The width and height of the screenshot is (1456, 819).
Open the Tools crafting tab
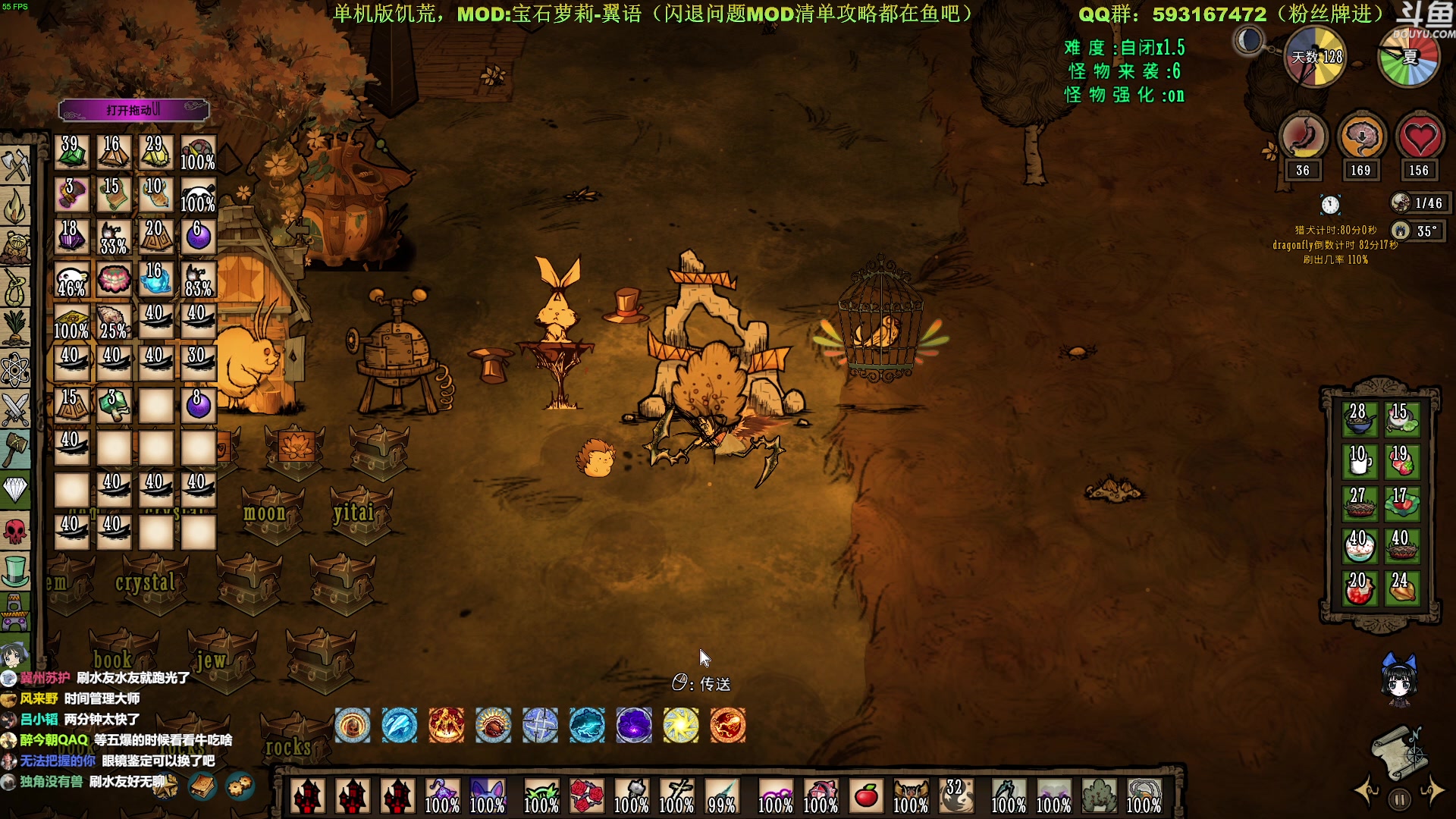[15, 165]
